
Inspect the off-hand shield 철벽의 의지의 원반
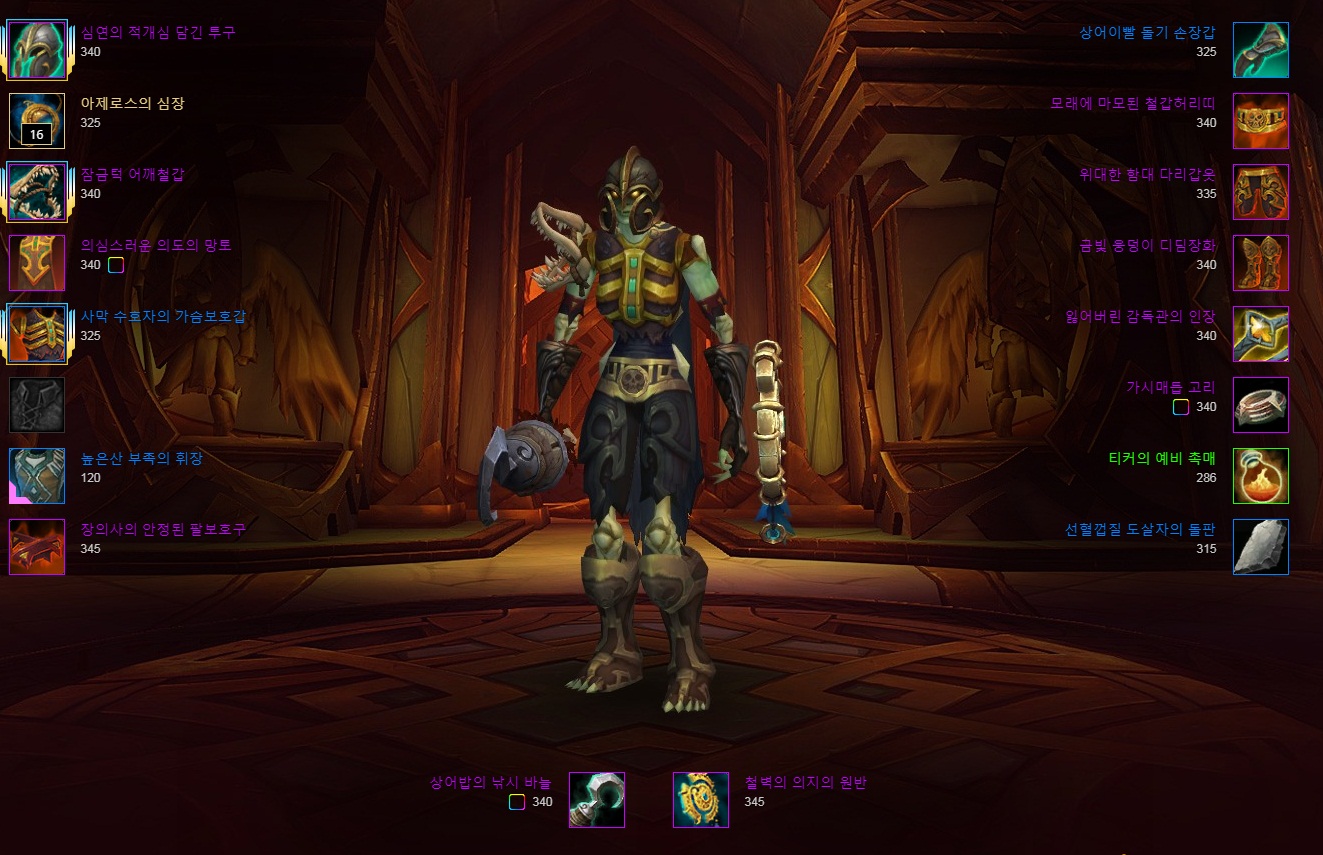click(701, 800)
